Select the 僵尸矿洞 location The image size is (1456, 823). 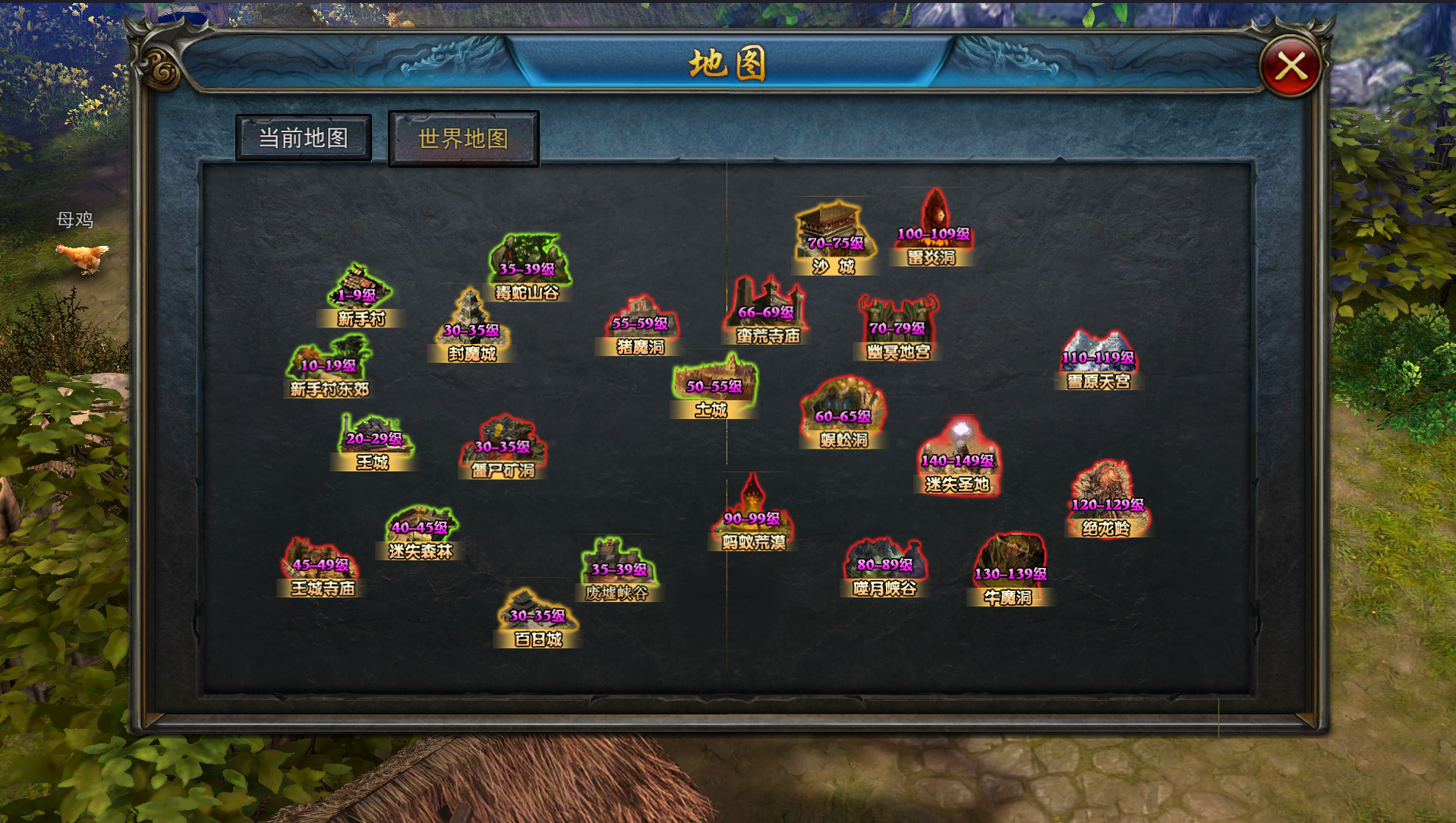(503, 449)
